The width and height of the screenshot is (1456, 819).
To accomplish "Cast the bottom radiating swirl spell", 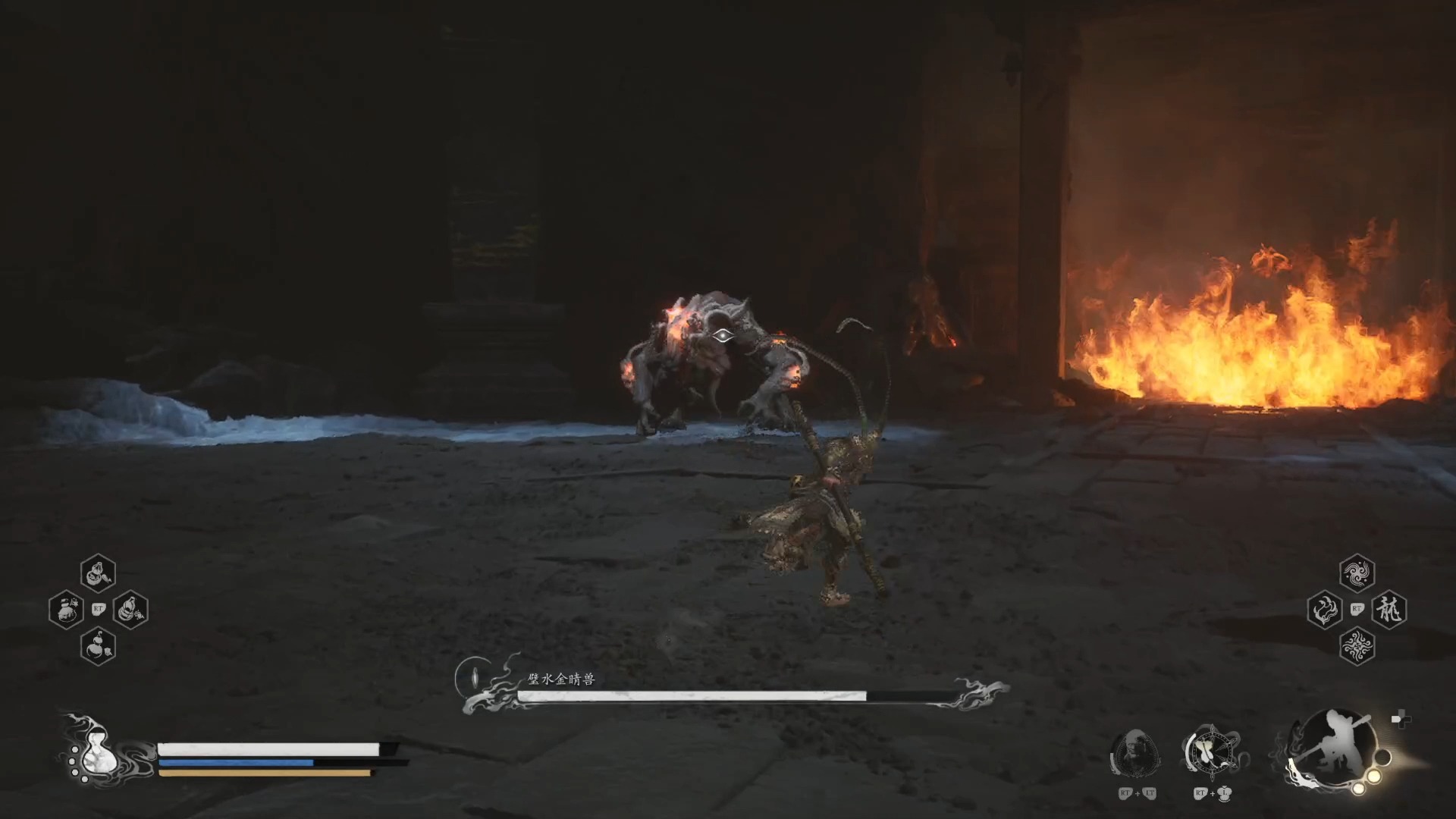I will [x=1357, y=647].
